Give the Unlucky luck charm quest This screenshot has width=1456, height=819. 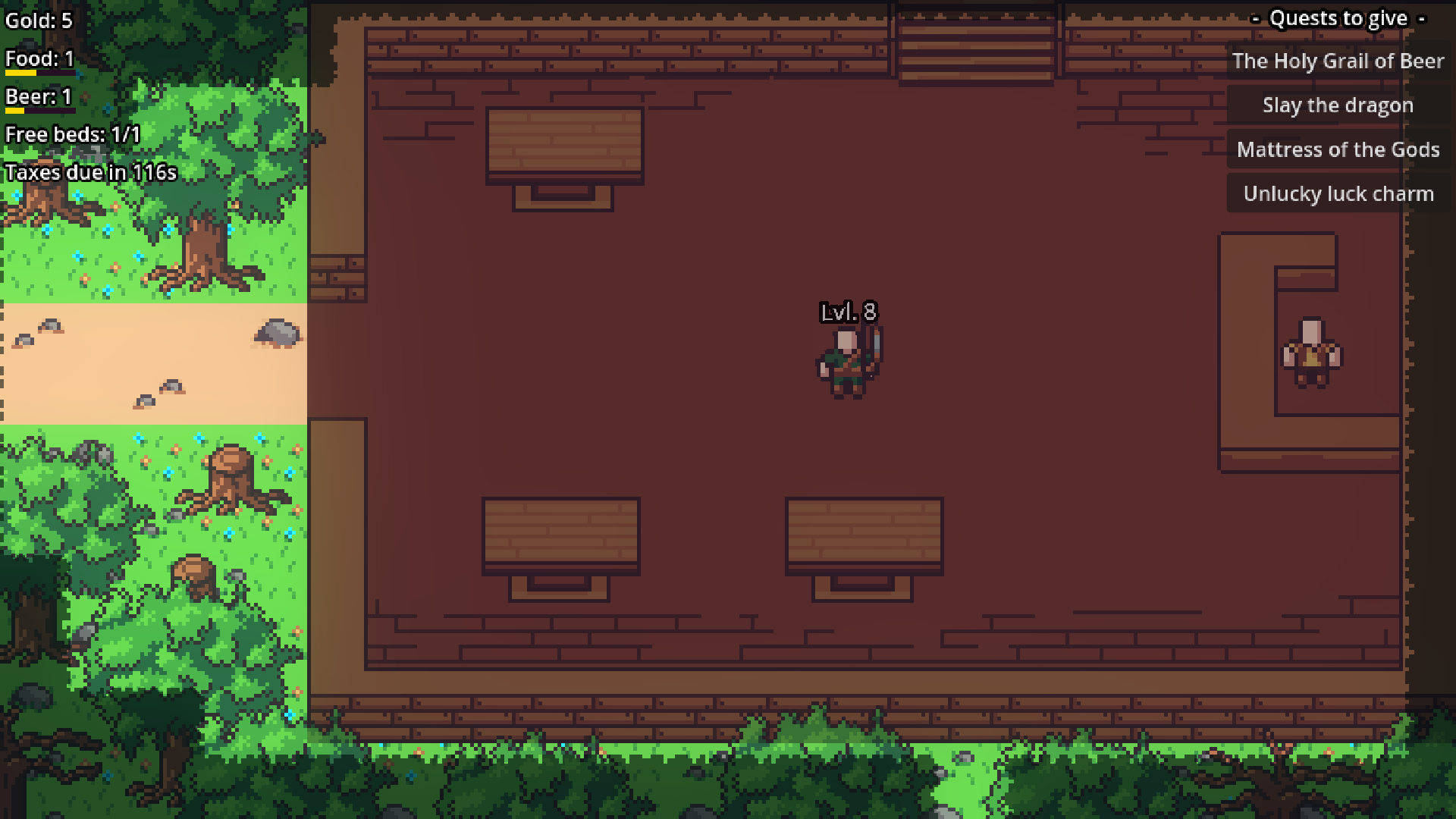(1338, 193)
